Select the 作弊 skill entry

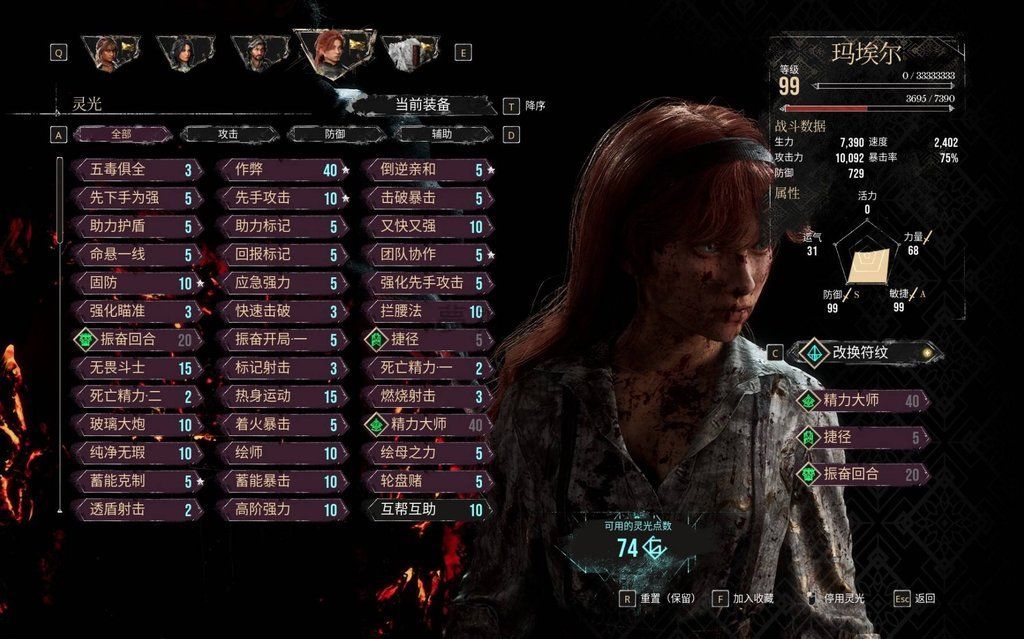click(x=282, y=170)
